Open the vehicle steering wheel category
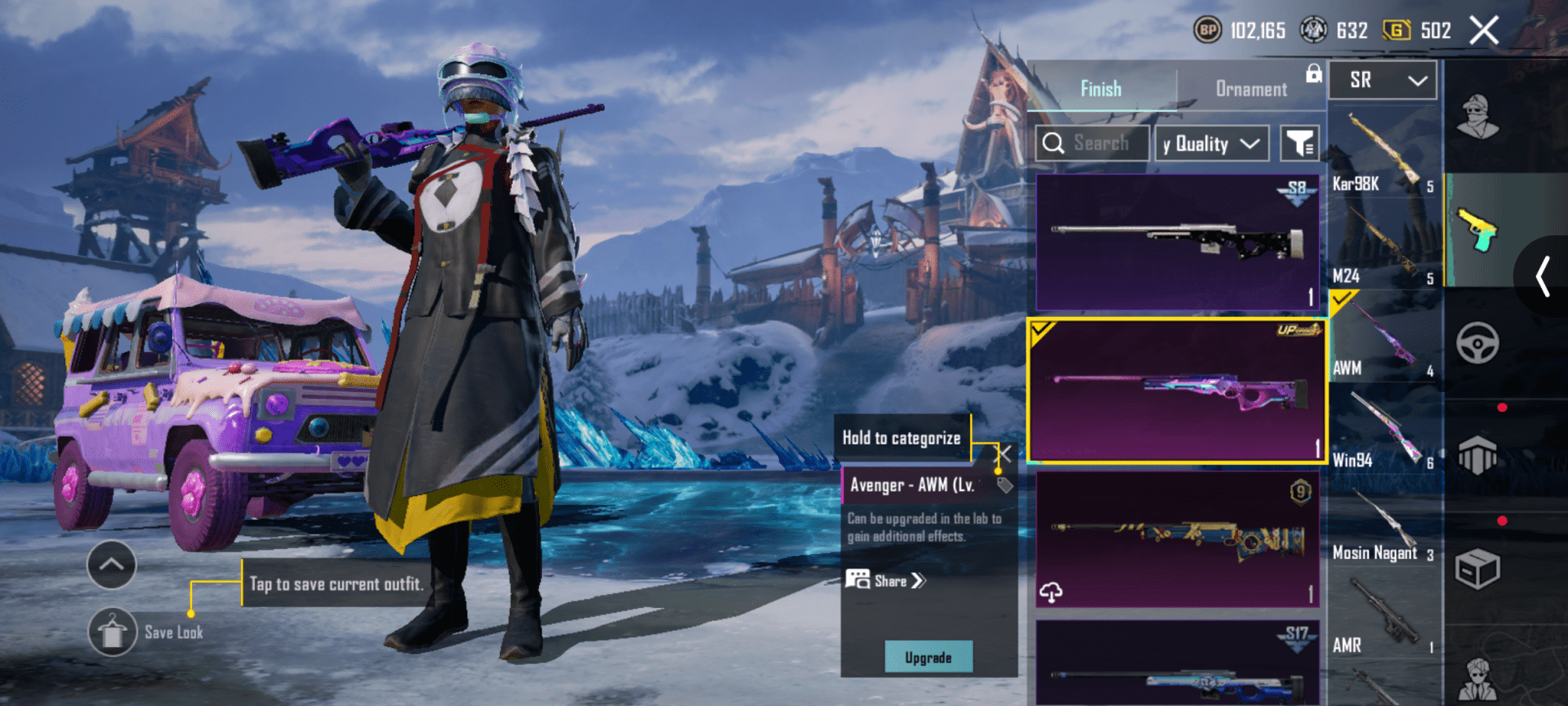The image size is (1568, 706). pyautogui.click(x=1477, y=343)
